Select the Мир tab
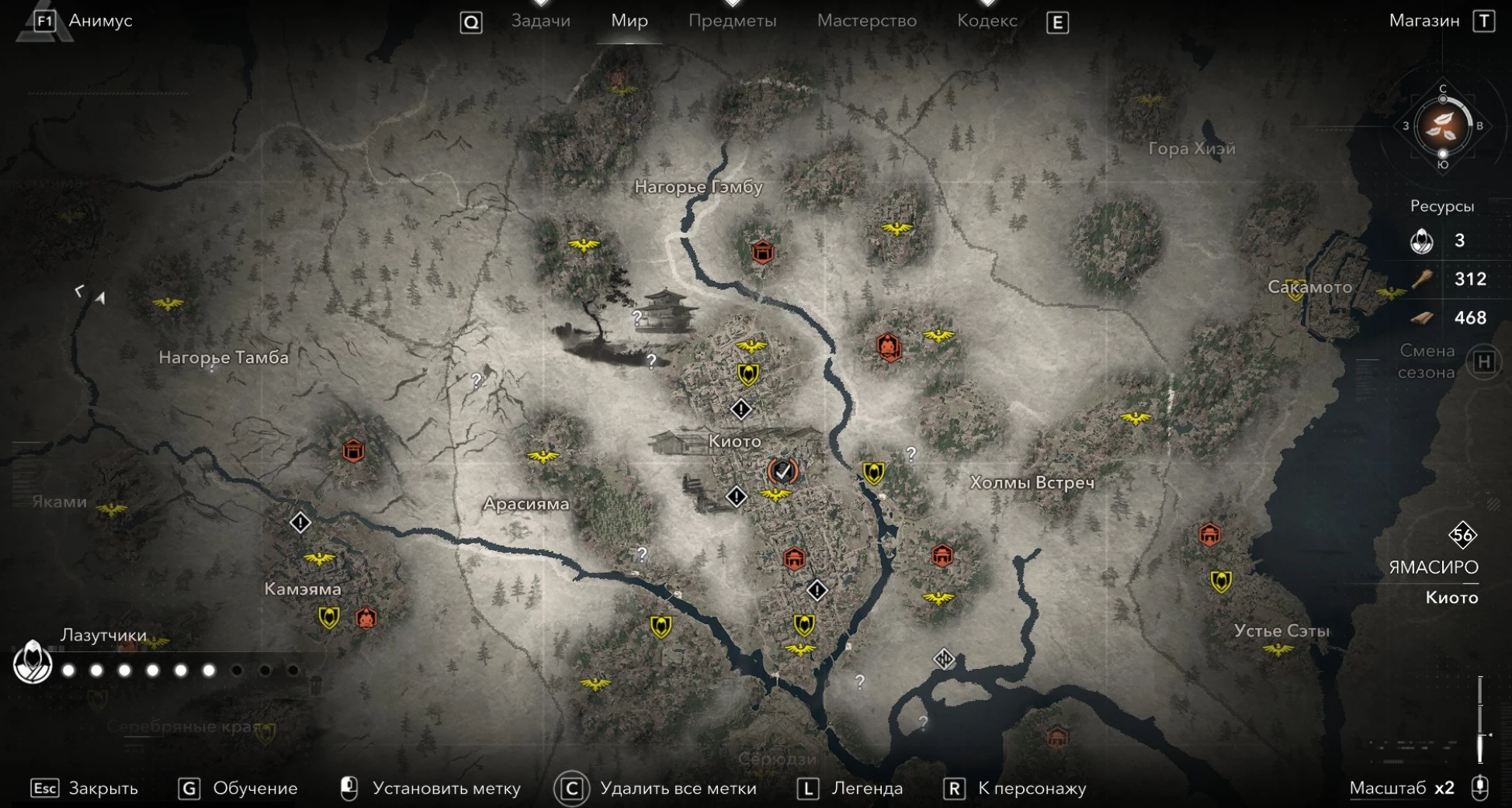Viewport: 1512px width, 808px height. (x=629, y=21)
